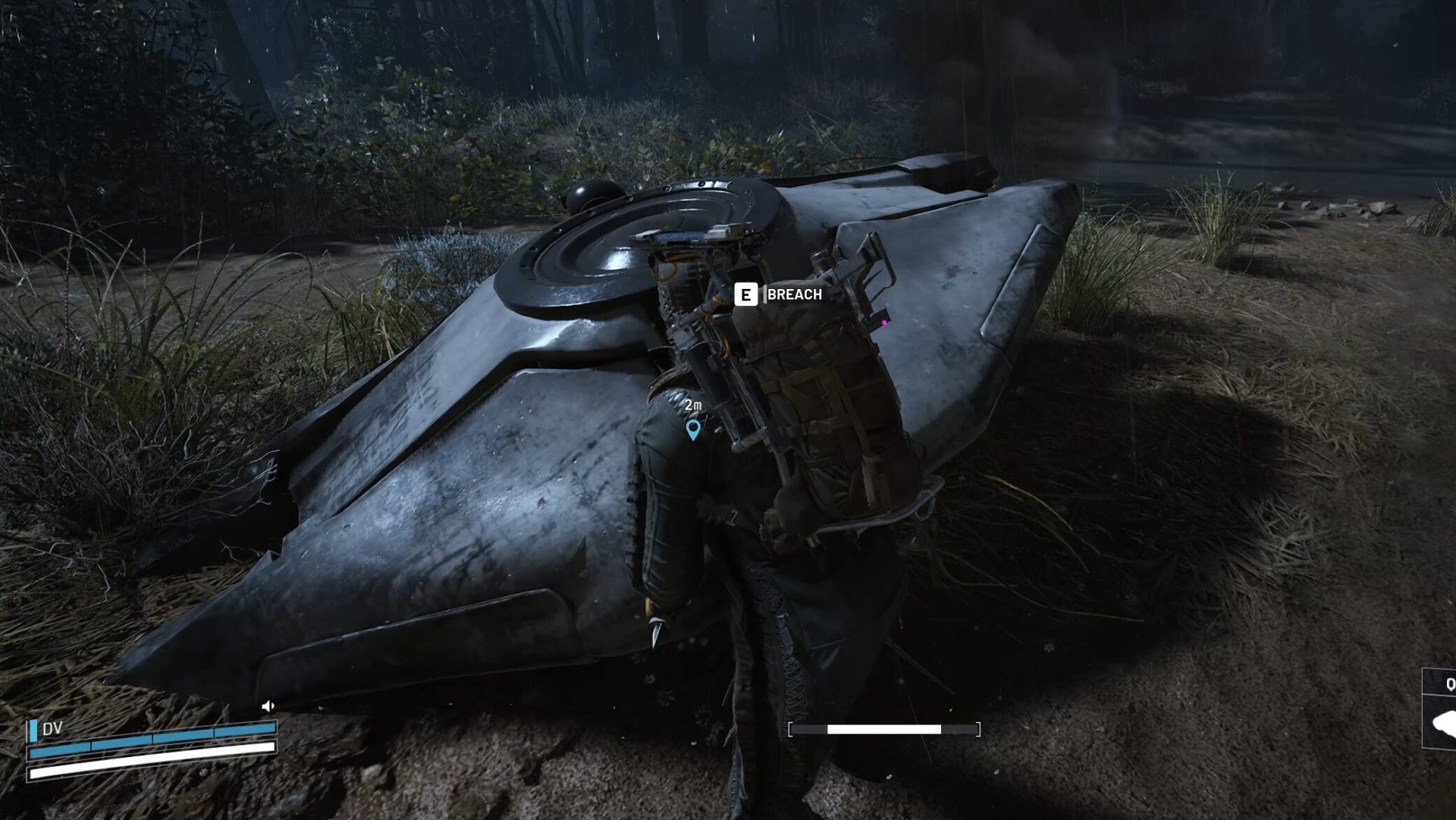Click the E key breach prompt icon
Image resolution: width=1456 pixels, height=820 pixels.
pos(748,295)
